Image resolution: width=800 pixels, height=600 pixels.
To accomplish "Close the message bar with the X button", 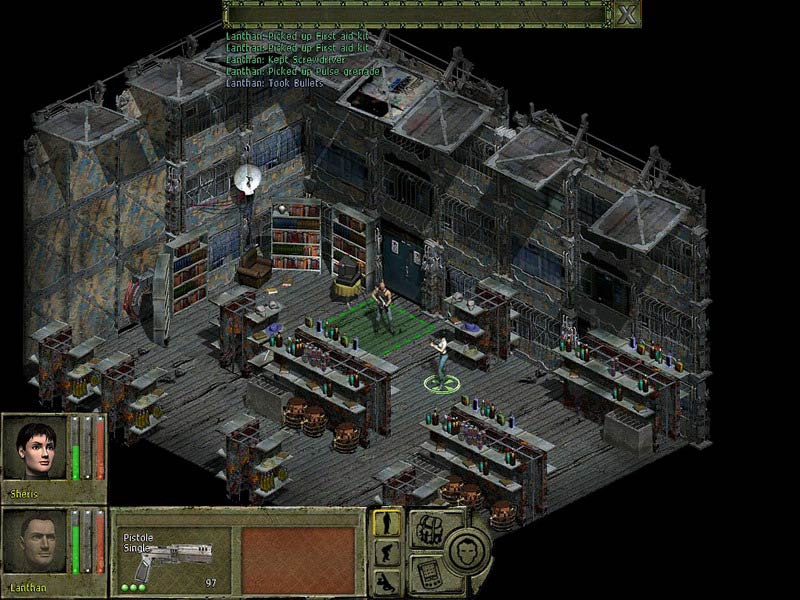I will [x=626, y=14].
